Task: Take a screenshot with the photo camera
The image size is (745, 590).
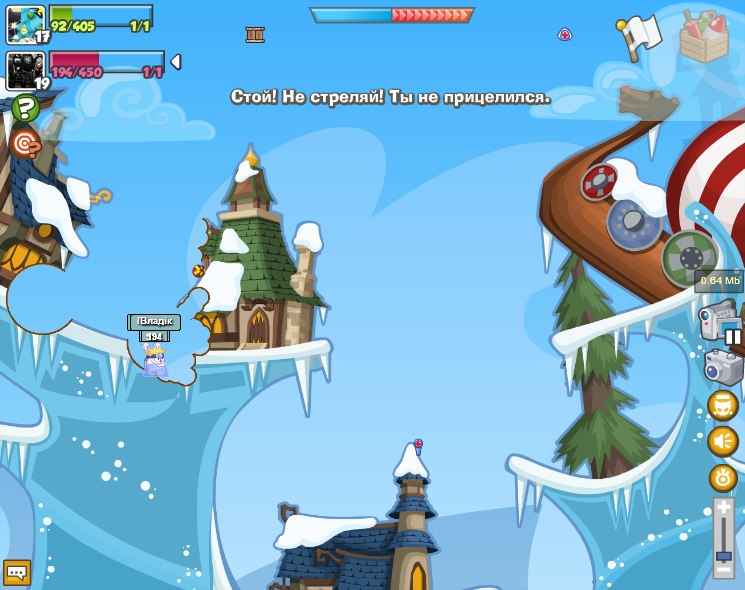Action: (x=723, y=367)
